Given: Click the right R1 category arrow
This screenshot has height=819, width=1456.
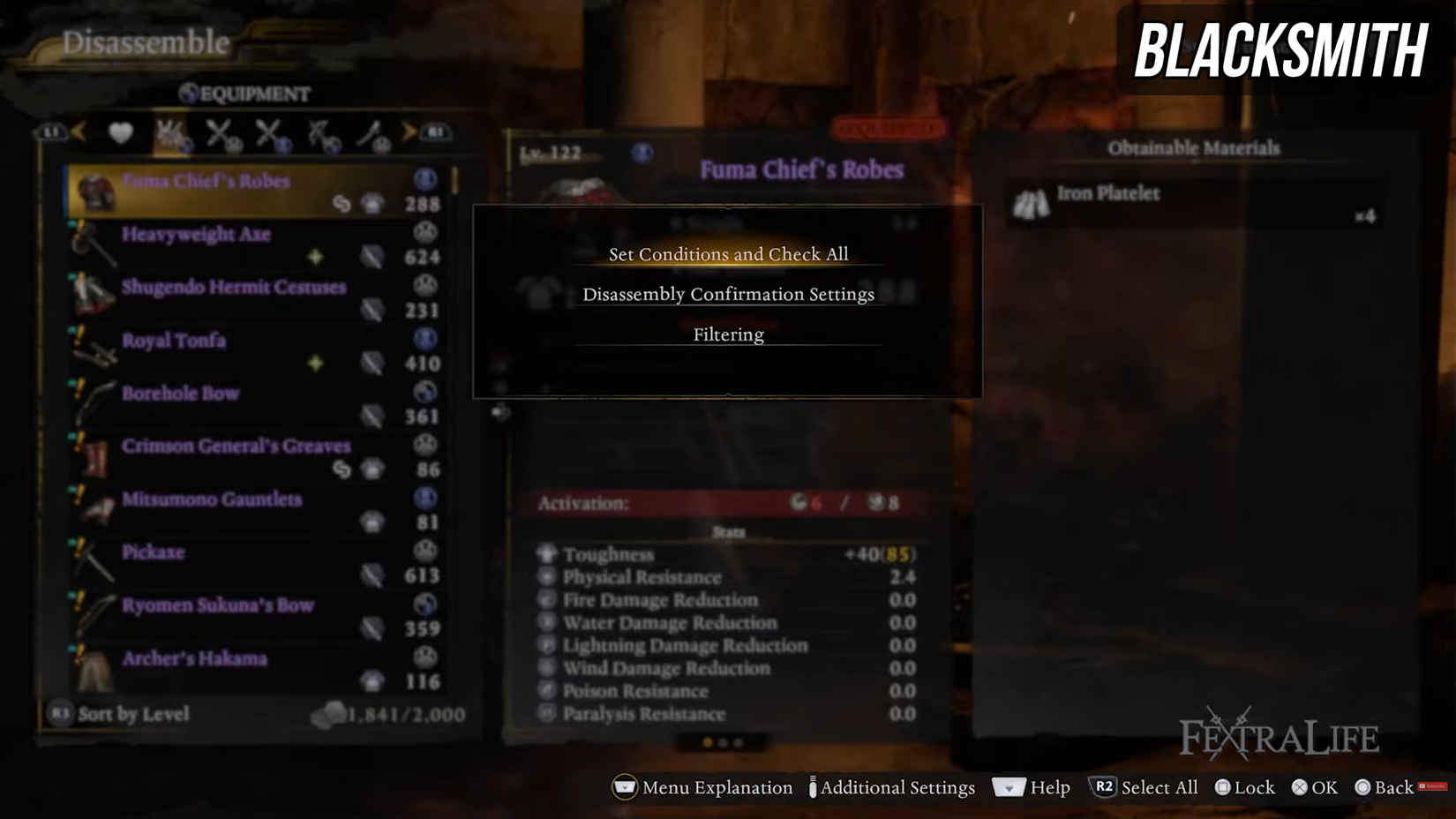Looking at the screenshot, I should click(x=410, y=134).
